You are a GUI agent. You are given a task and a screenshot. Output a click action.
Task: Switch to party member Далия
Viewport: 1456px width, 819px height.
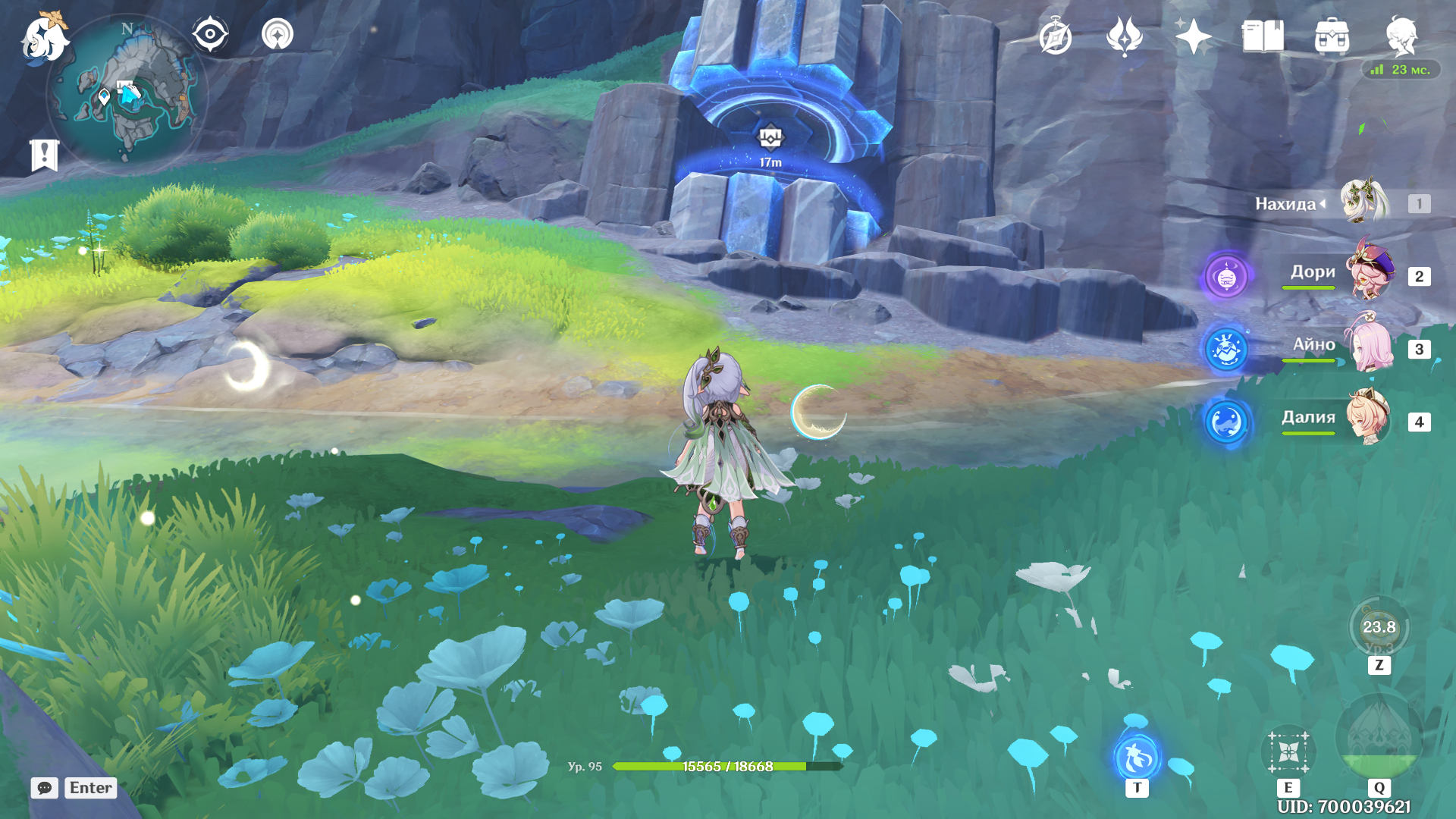(x=1367, y=419)
